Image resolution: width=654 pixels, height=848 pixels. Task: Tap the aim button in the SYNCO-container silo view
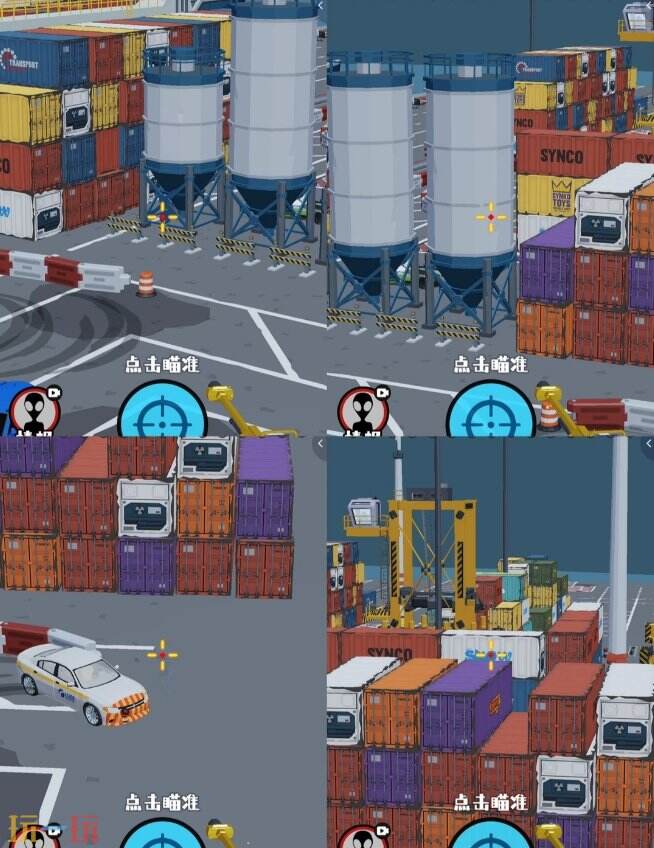click(490, 412)
